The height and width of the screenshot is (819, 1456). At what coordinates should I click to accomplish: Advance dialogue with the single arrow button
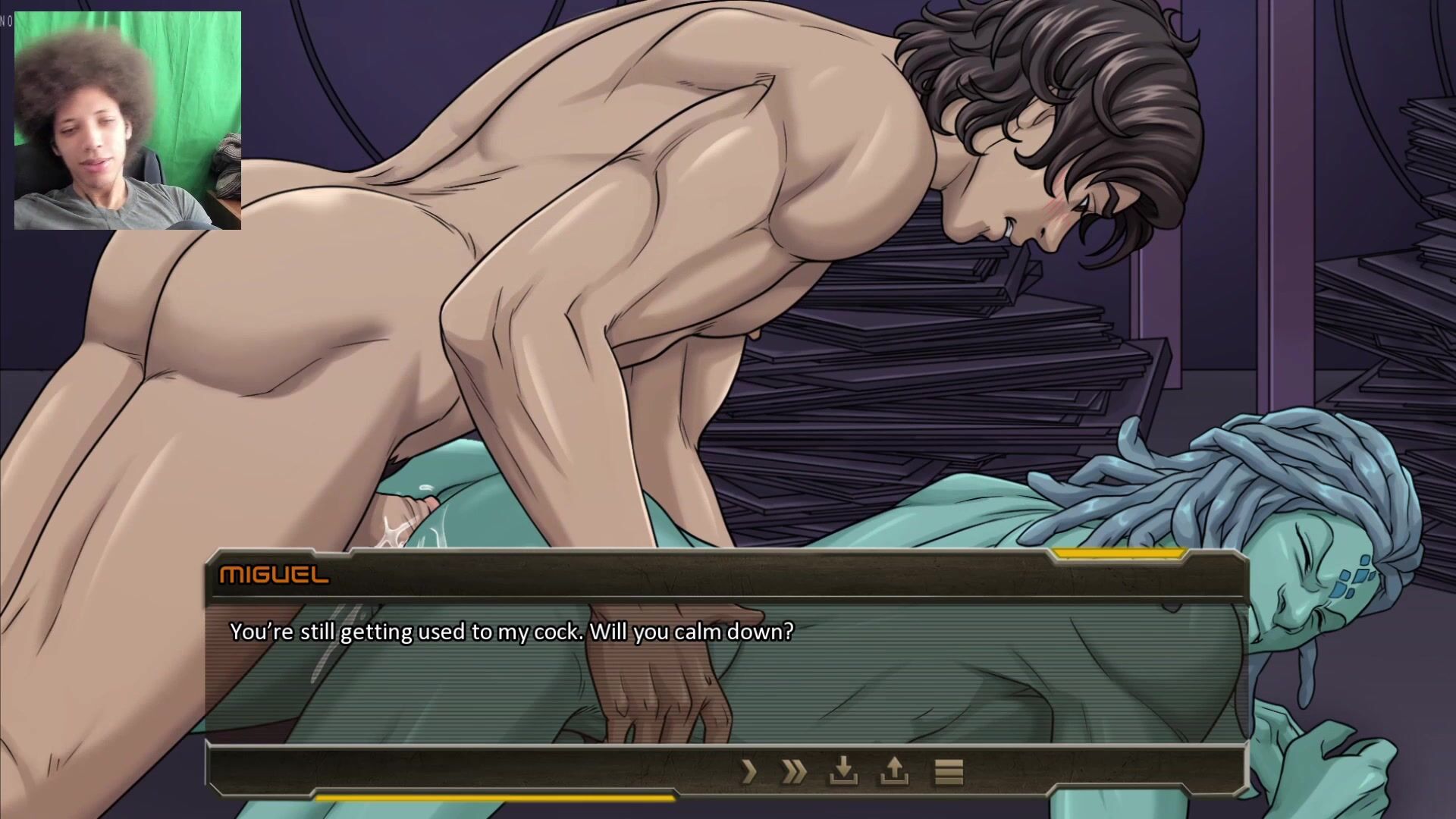pyautogui.click(x=749, y=772)
